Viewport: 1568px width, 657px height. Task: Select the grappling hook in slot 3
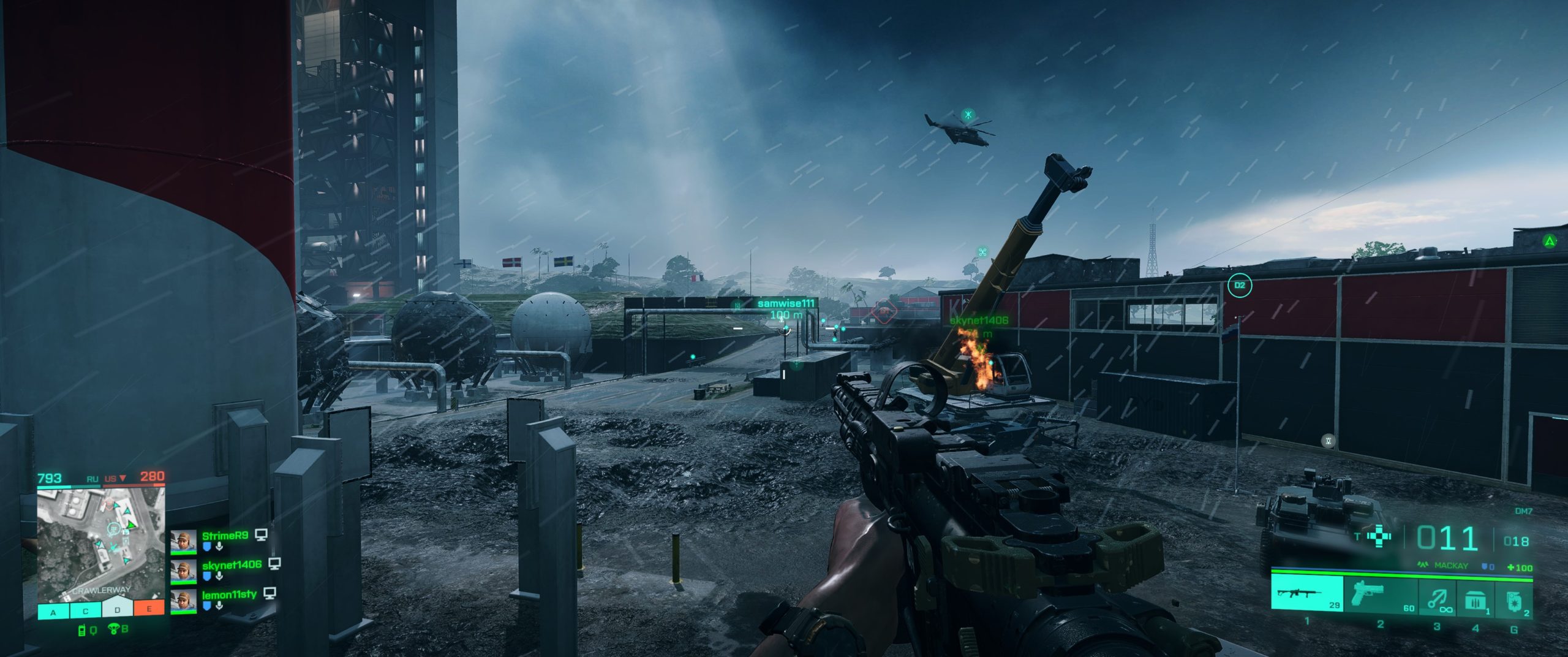pos(1438,598)
